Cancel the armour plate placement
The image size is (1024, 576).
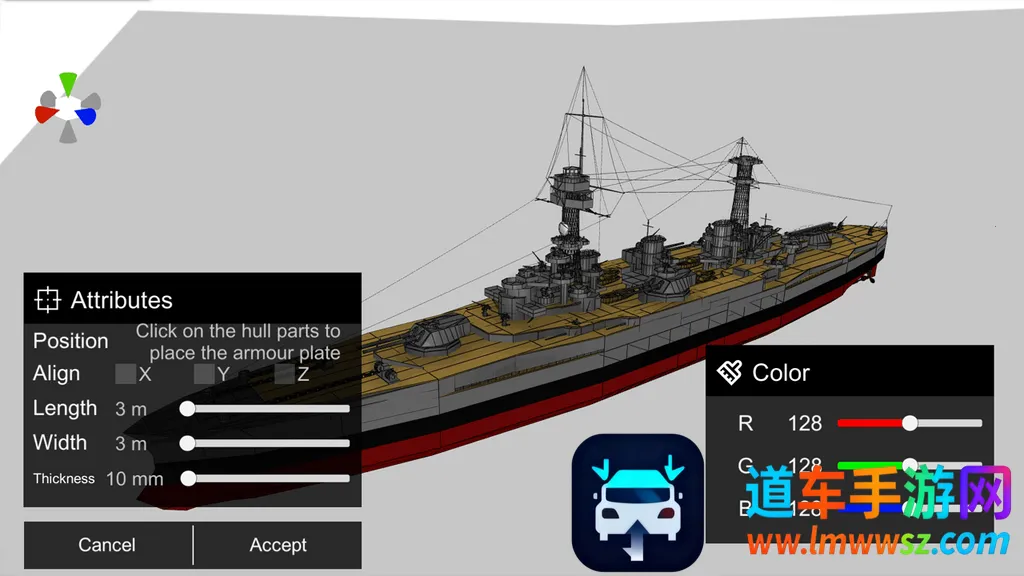pos(107,545)
